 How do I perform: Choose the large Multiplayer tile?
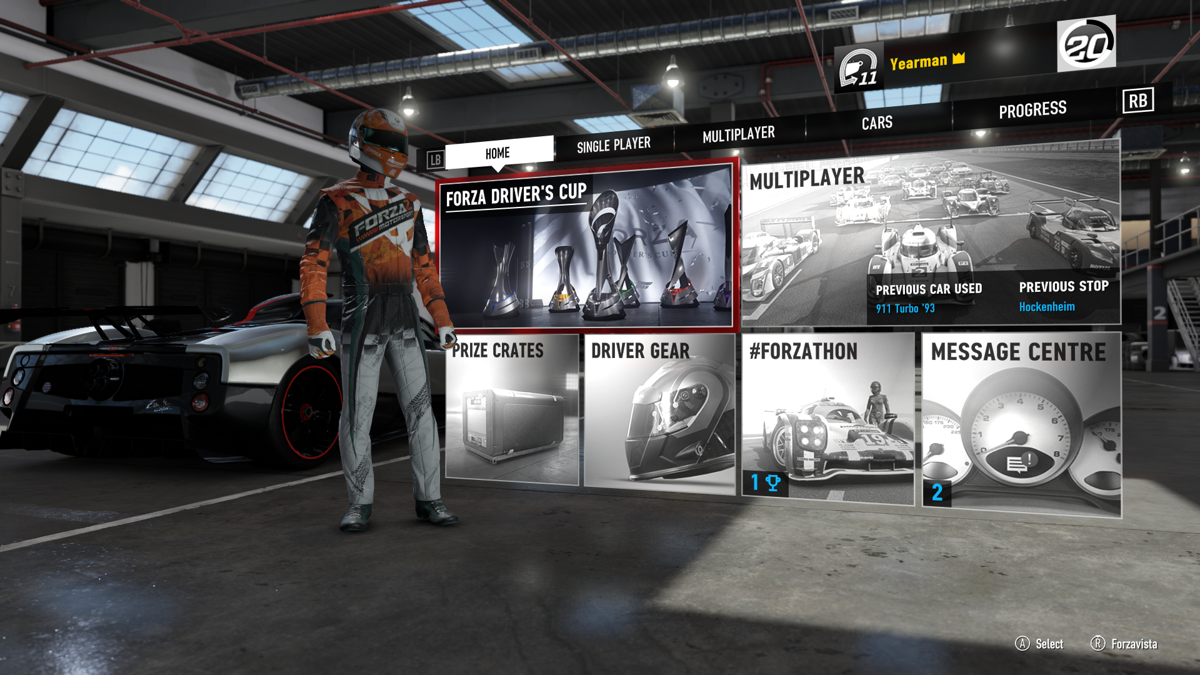pos(930,240)
